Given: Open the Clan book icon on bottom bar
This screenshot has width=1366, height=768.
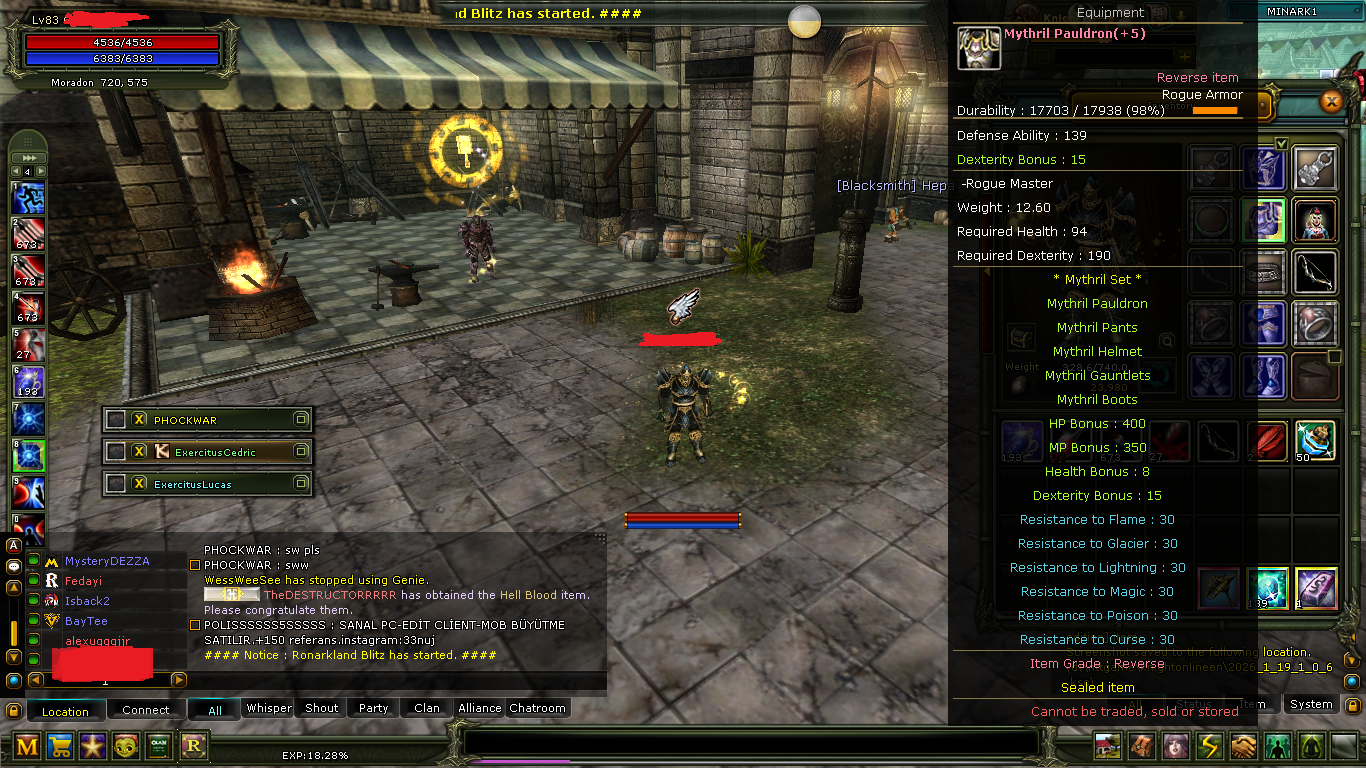Looking at the screenshot, I should click(158, 746).
